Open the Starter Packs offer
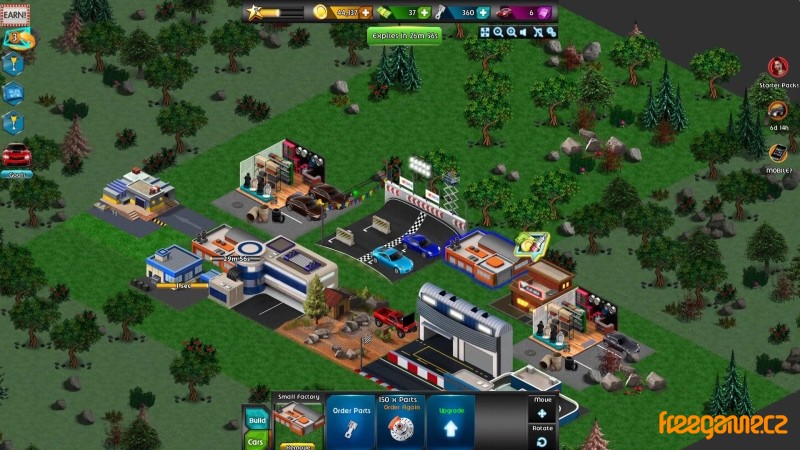This screenshot has width=800, height=450. click(778, 68)
